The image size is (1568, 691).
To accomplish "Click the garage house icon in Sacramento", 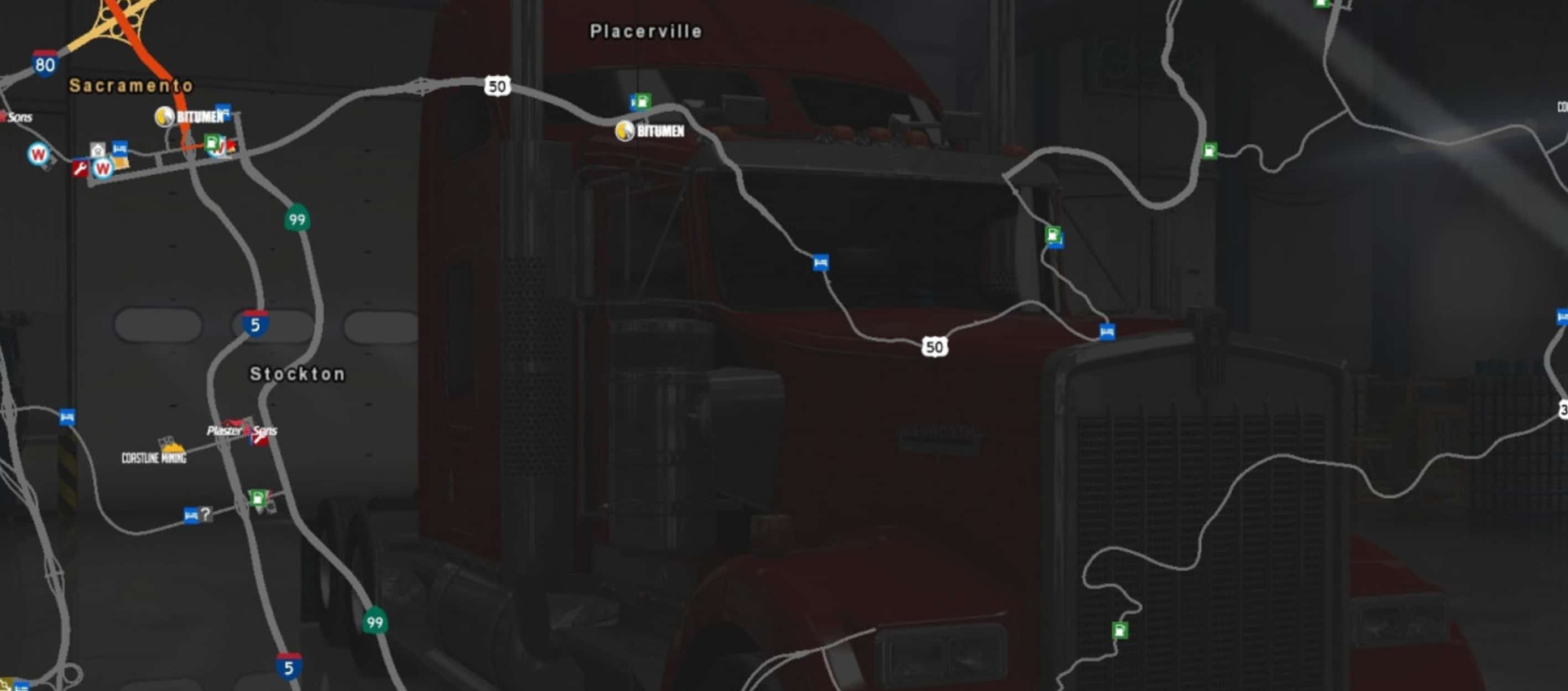I will tap(98, 149).
